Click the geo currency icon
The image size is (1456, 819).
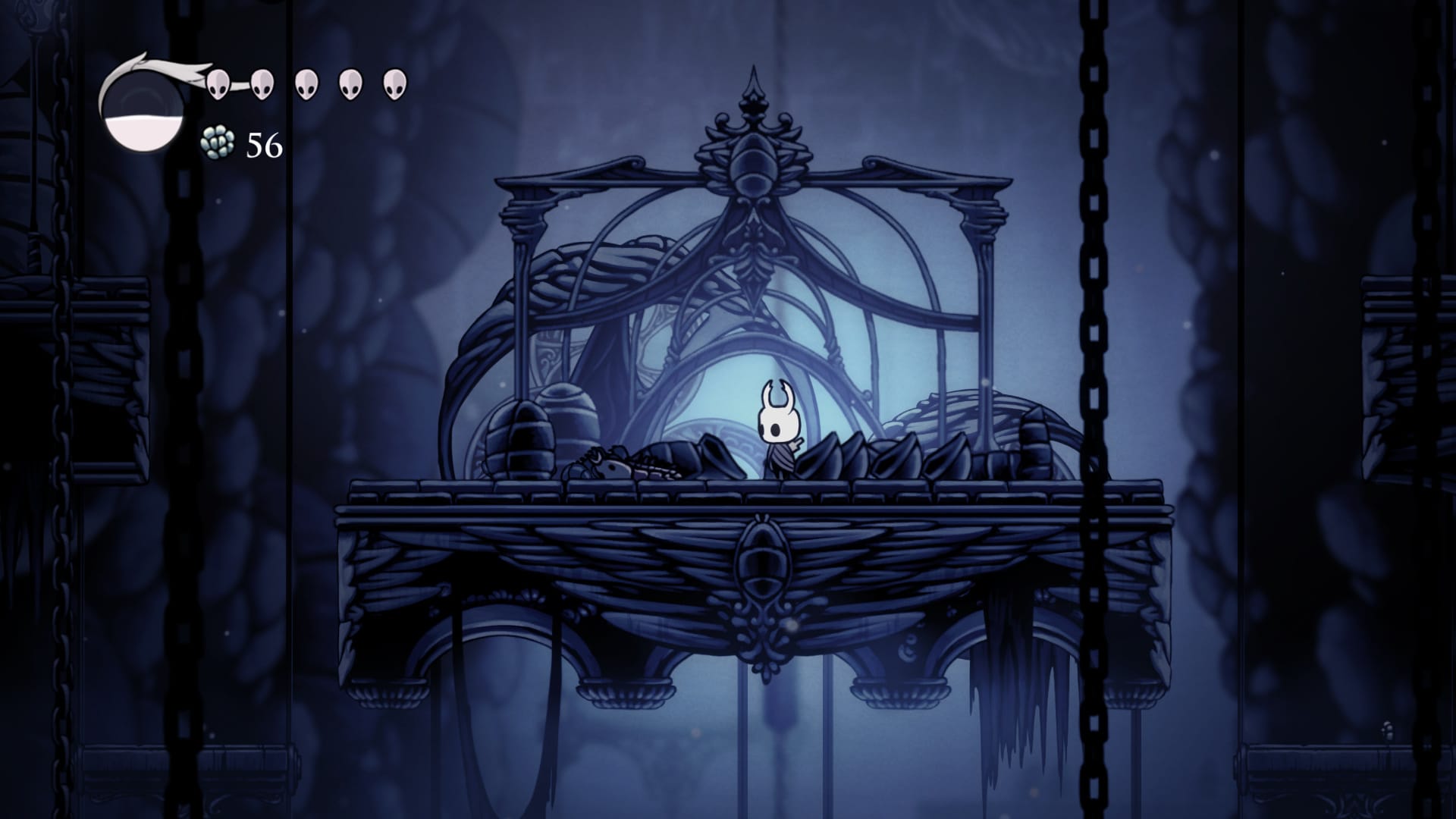(218, 143)
